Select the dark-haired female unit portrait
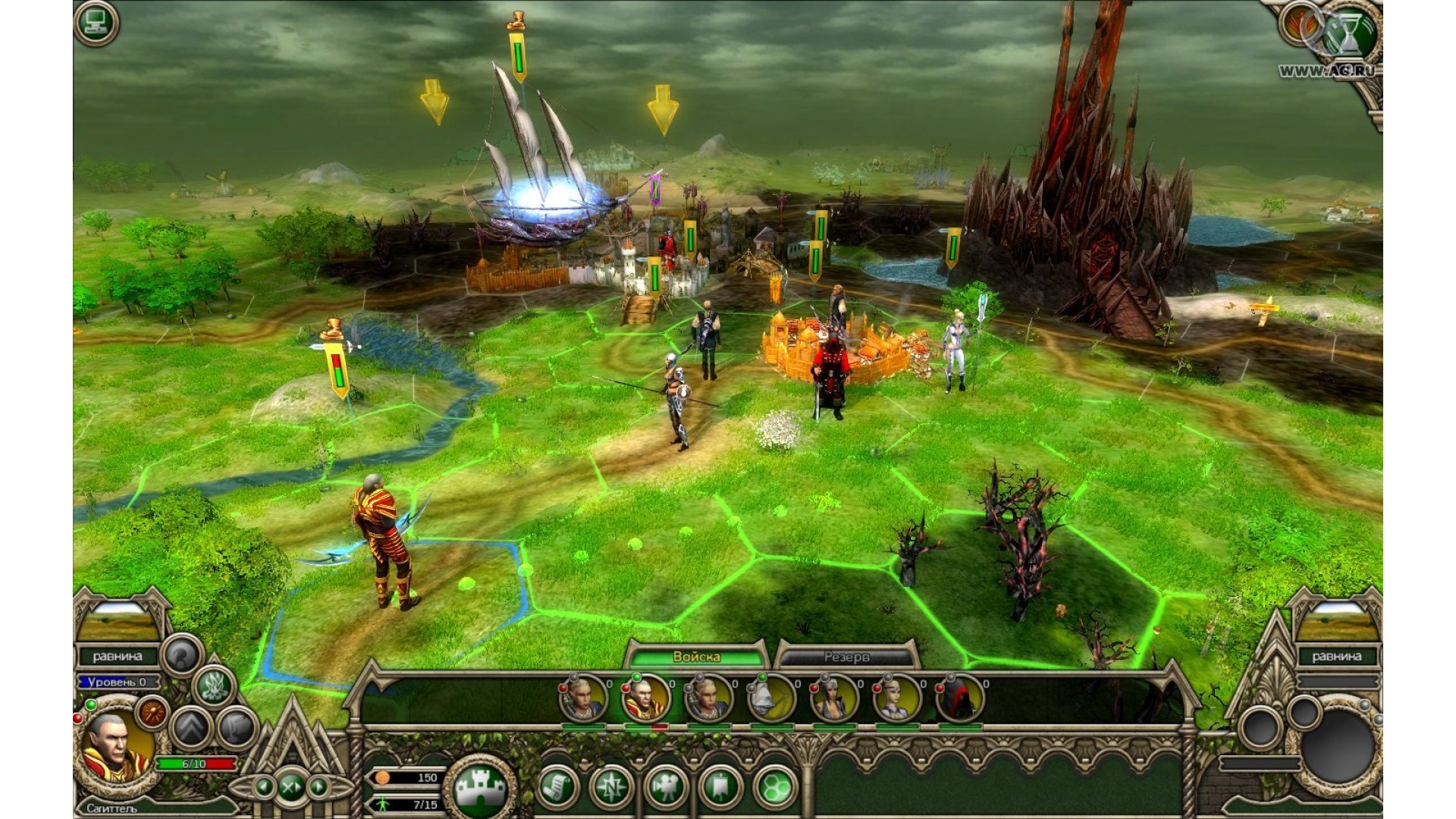The width and height of the screenshot is (1456, 819). [x=834, y=699]
